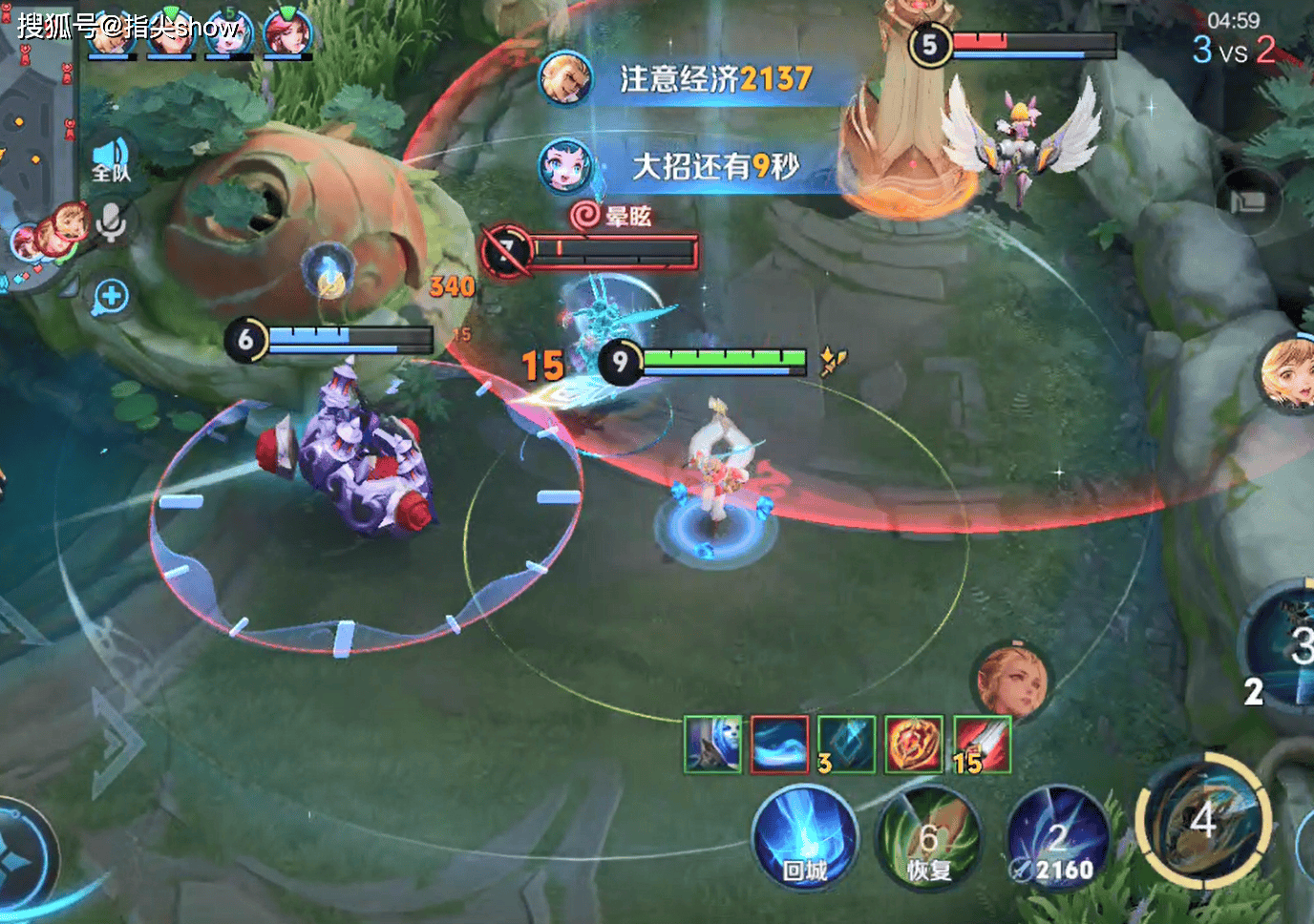This screenshot has height=924, width=1314.
Task: Open the 3 vs 2 scoreboard
Action: (x=1233, y=50)
